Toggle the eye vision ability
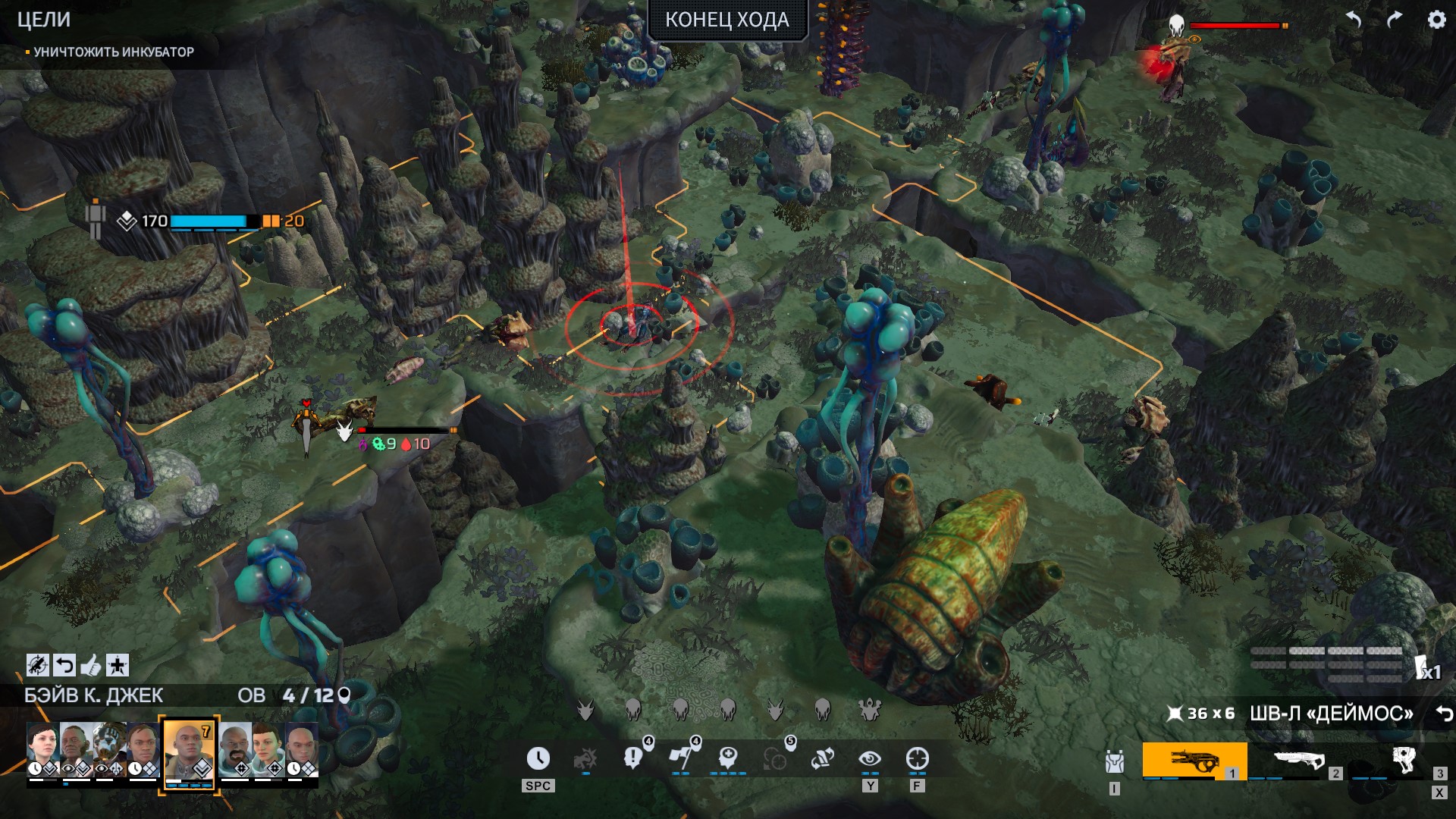Image resolution: width=1456 pixels, height=819 pixels. tap(870, 758)
